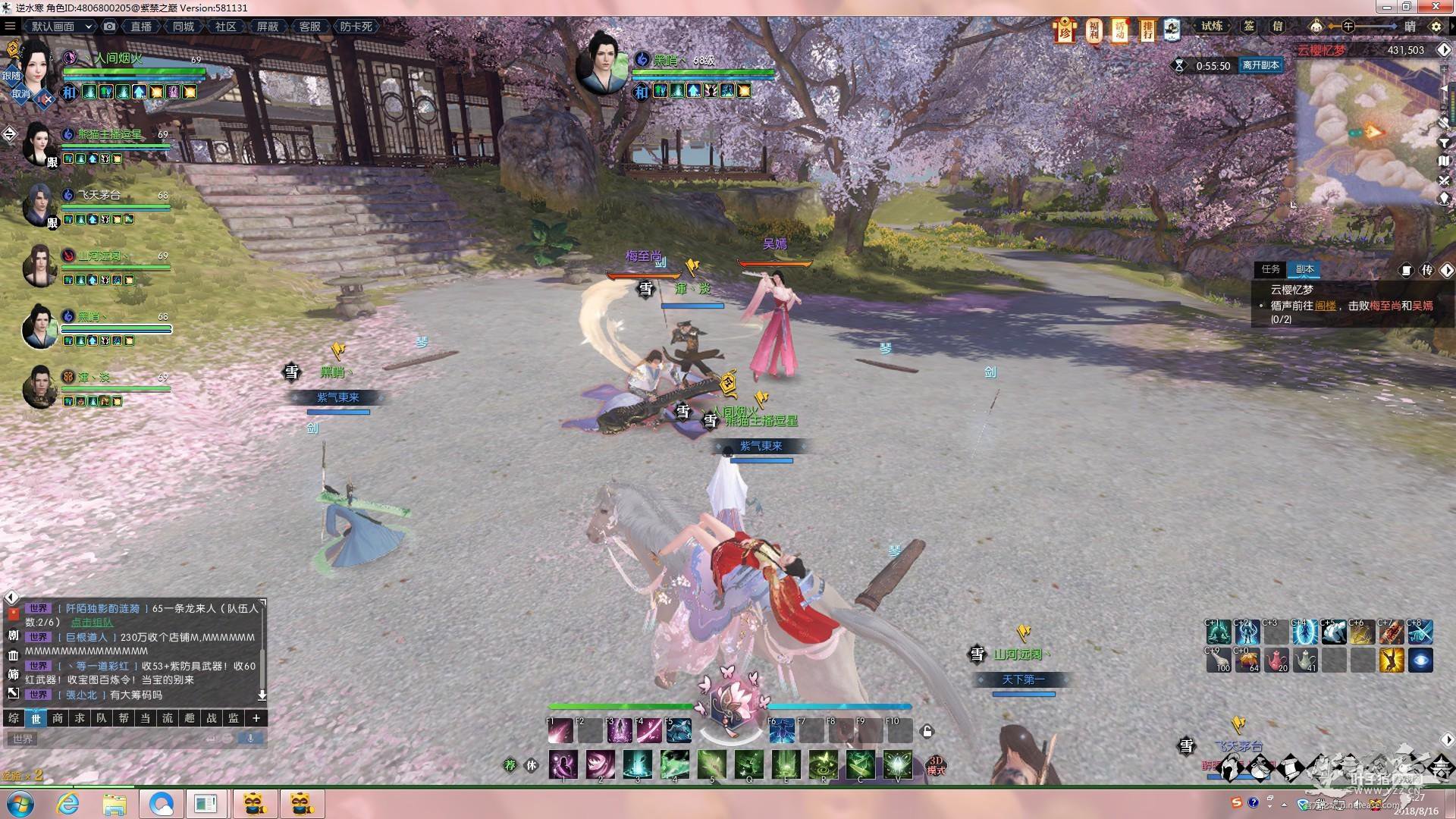Toggle the 3D模式 camera mode button
The height and width of the screenshot is (819, 1456).
(x=936, y=765)
